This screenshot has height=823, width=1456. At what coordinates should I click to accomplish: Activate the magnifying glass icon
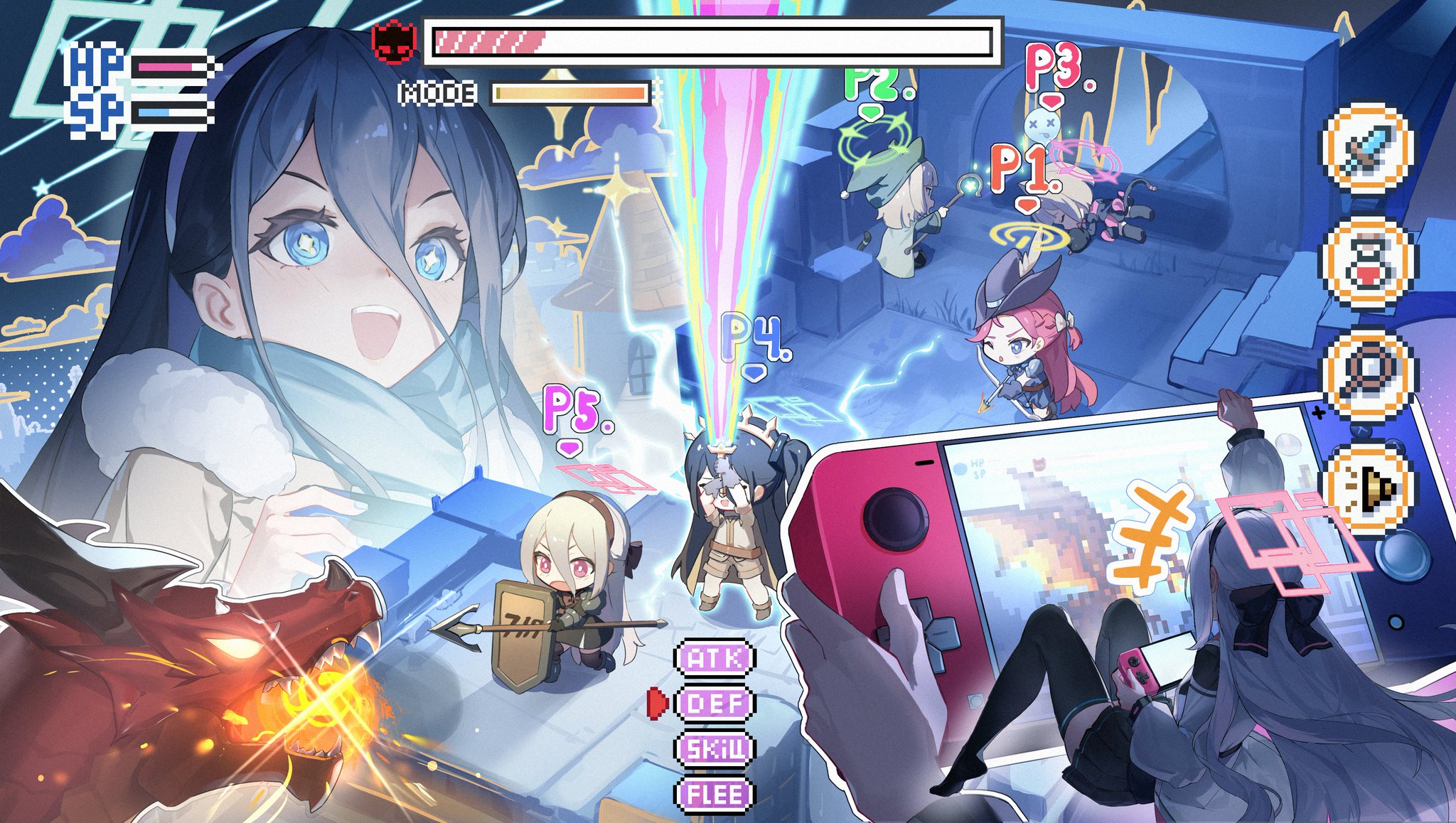click(1369, 375)
